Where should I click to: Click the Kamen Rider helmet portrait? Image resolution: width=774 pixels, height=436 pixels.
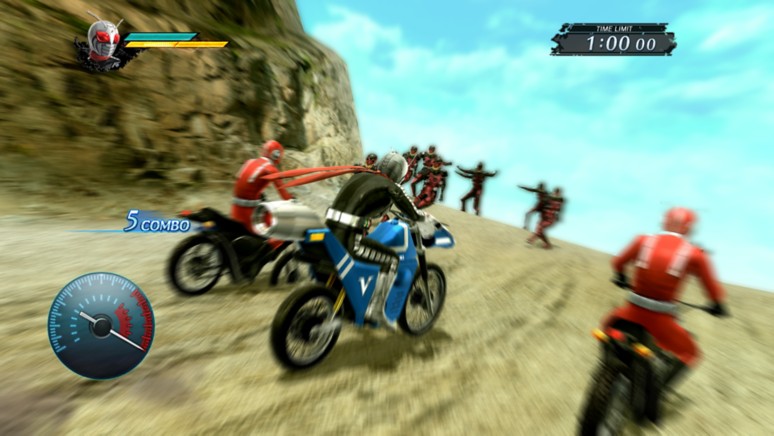(x=100, y=41)
